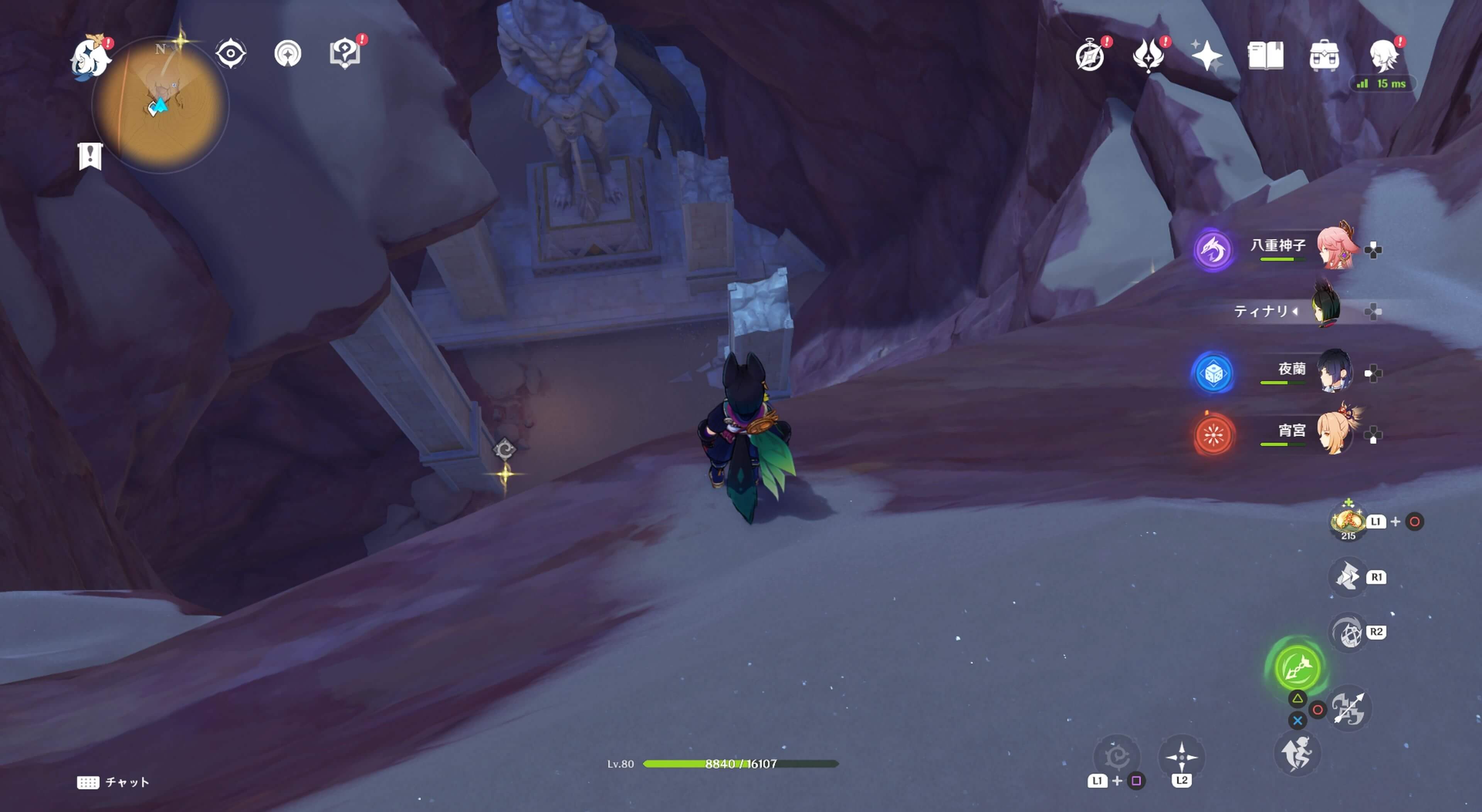Screen dimensions: 1482x812
Task: Open the Paimon menu
Action: coord(90,56)
